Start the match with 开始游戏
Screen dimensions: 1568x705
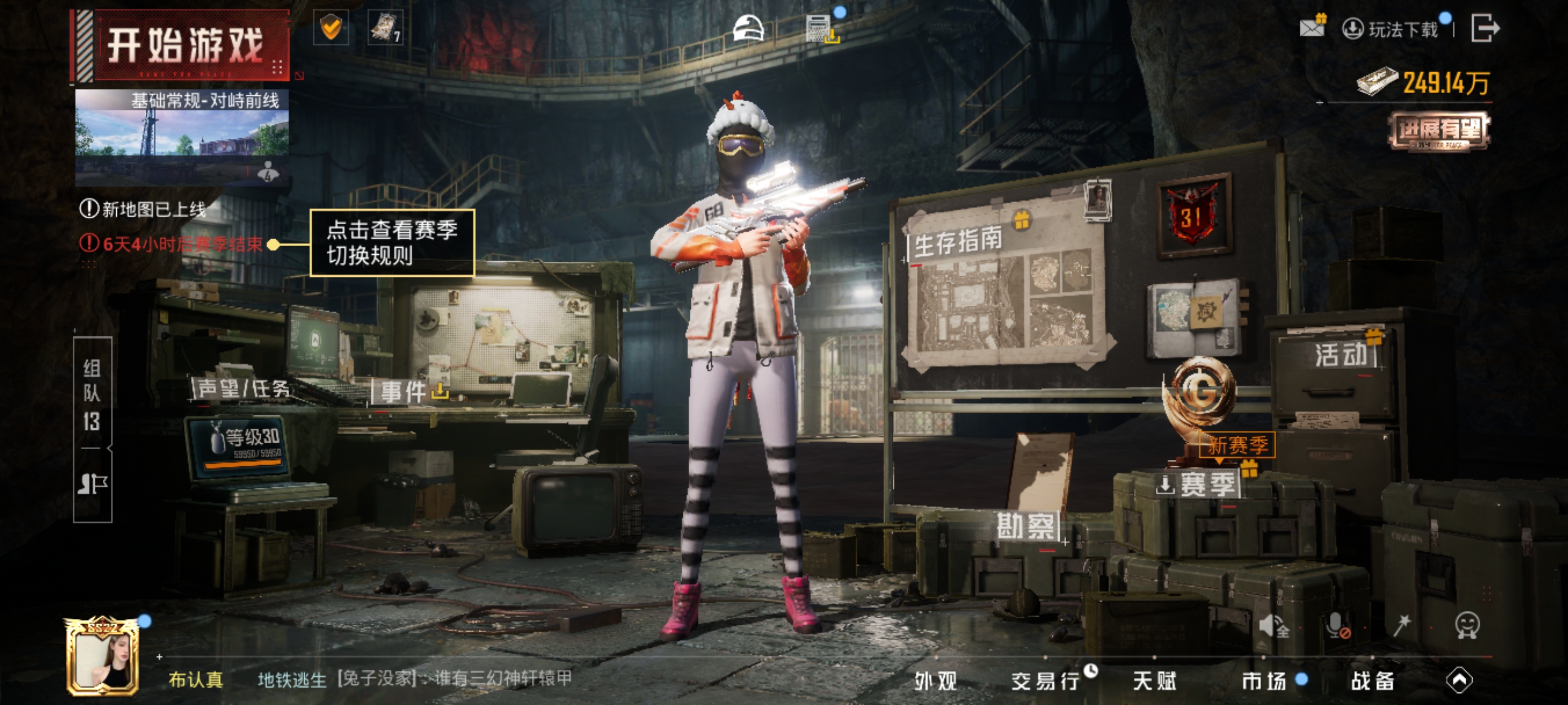[184, 46]
